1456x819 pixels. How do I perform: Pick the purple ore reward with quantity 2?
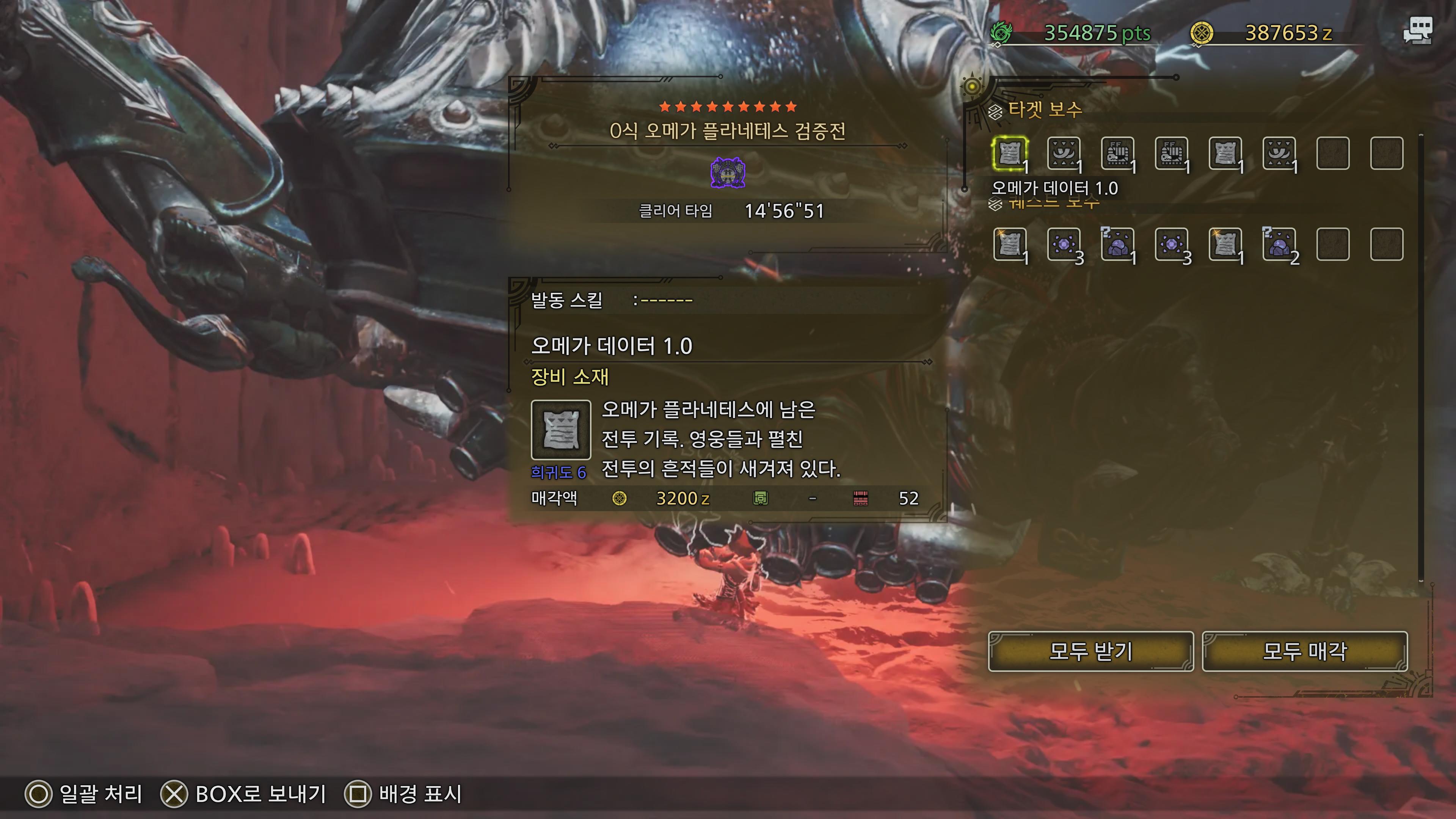[x=1279, y=245]
